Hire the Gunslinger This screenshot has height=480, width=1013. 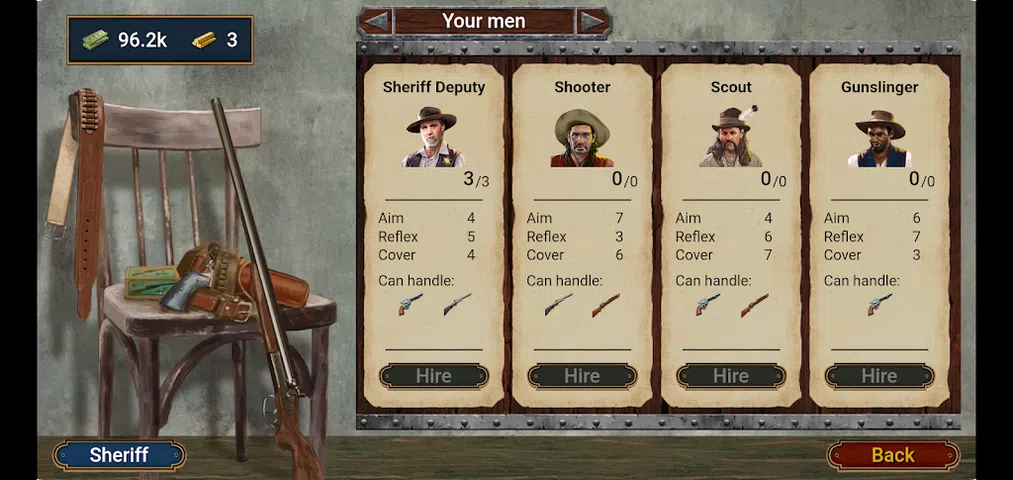pyautogui.click(x=879, y=376)
